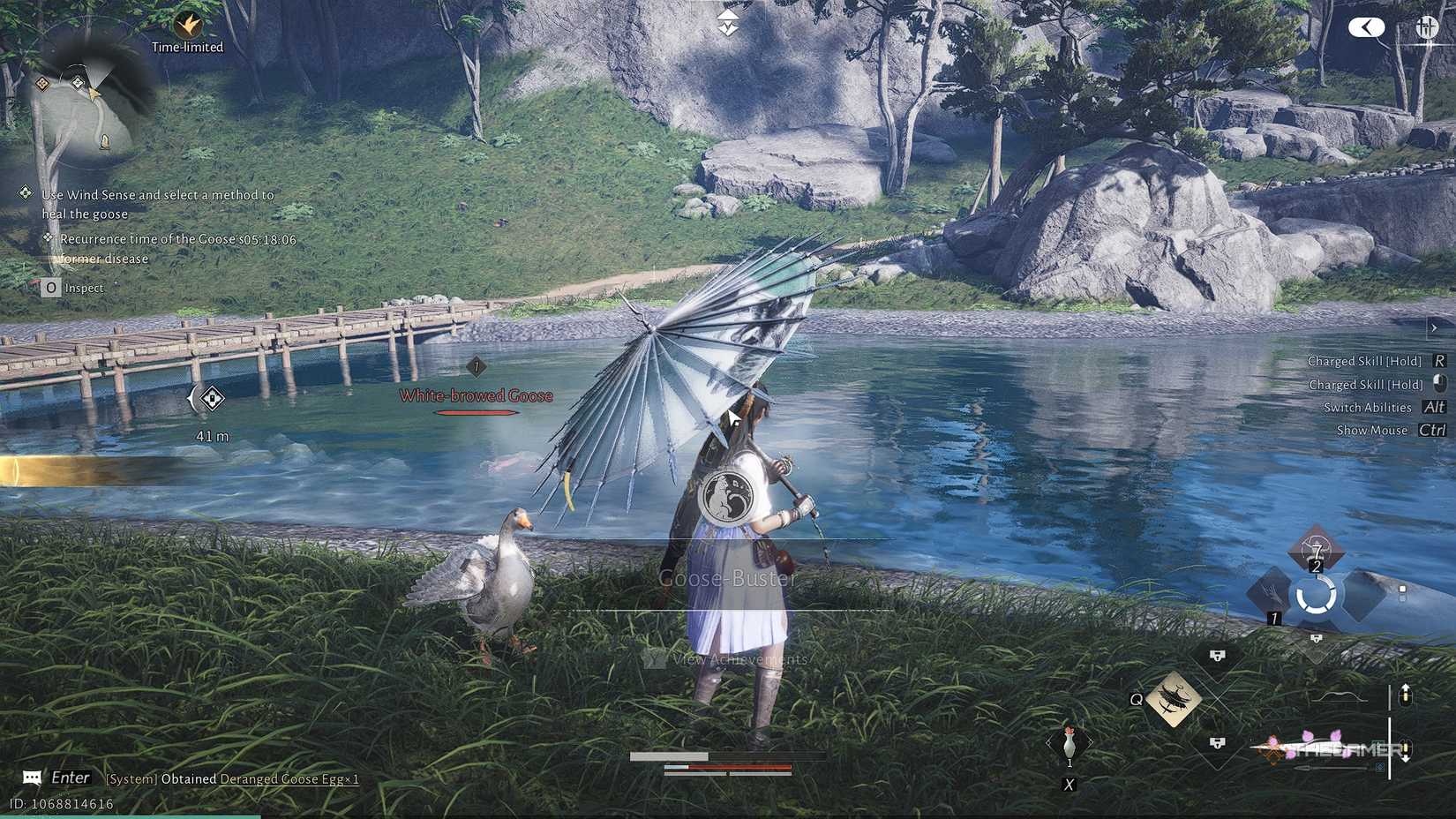
Task: Click the Goose-Buster achievement banner
Action: (727, 579)
